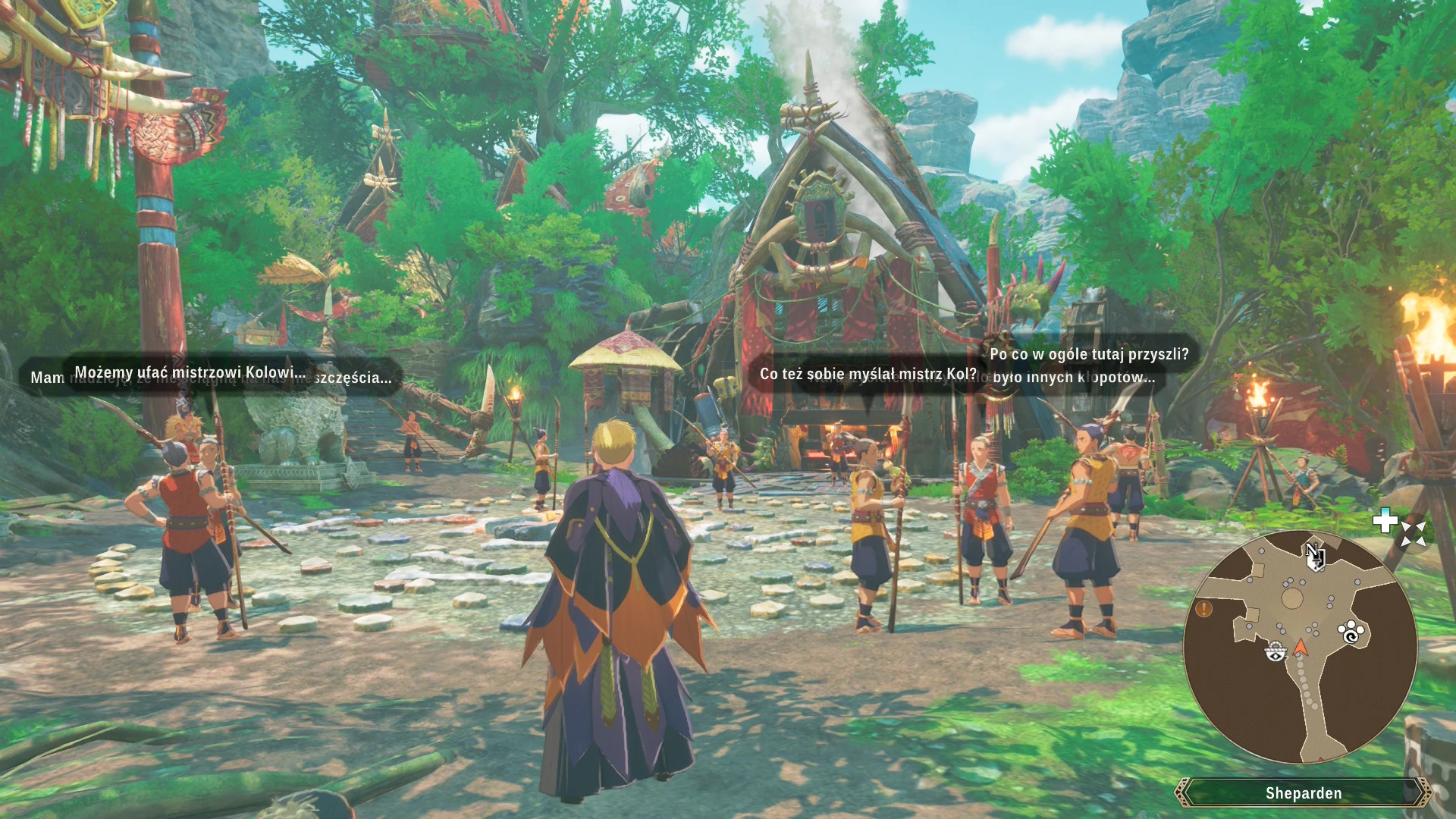1456x819 pixels.
Task: Click the speech bubble about mistrz Kol
Action: [867, 374]
